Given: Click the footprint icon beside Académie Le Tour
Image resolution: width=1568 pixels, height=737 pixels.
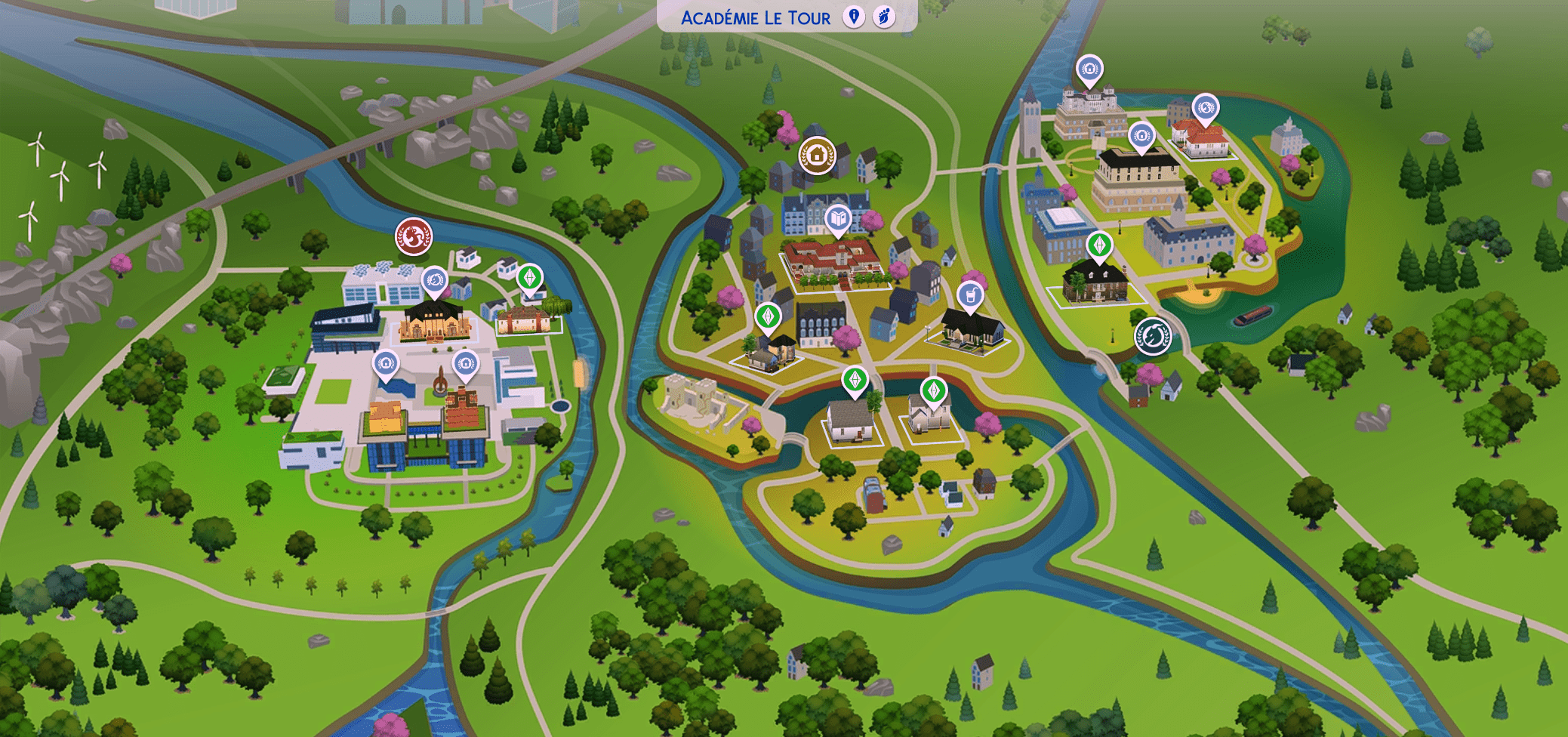Looking at the screenshot, I should point(884,17).
